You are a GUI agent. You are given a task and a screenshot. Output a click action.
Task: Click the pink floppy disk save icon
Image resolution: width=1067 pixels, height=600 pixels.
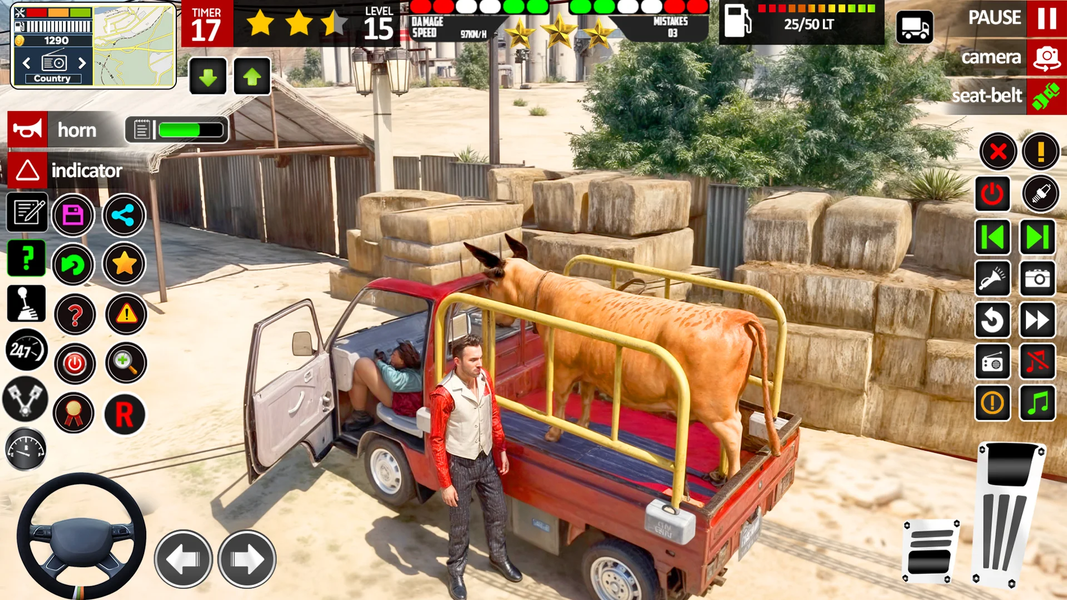coord(73,214)
